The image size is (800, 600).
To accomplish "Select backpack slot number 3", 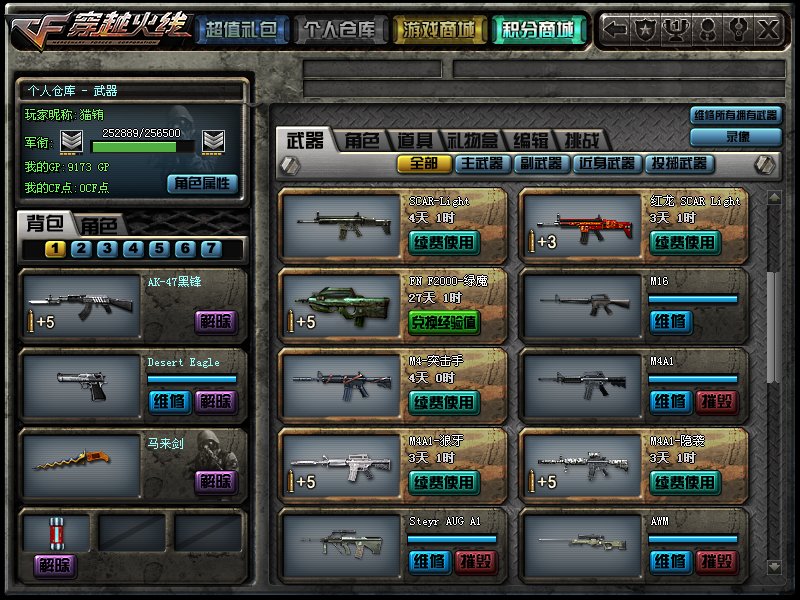I will (105, 249).
